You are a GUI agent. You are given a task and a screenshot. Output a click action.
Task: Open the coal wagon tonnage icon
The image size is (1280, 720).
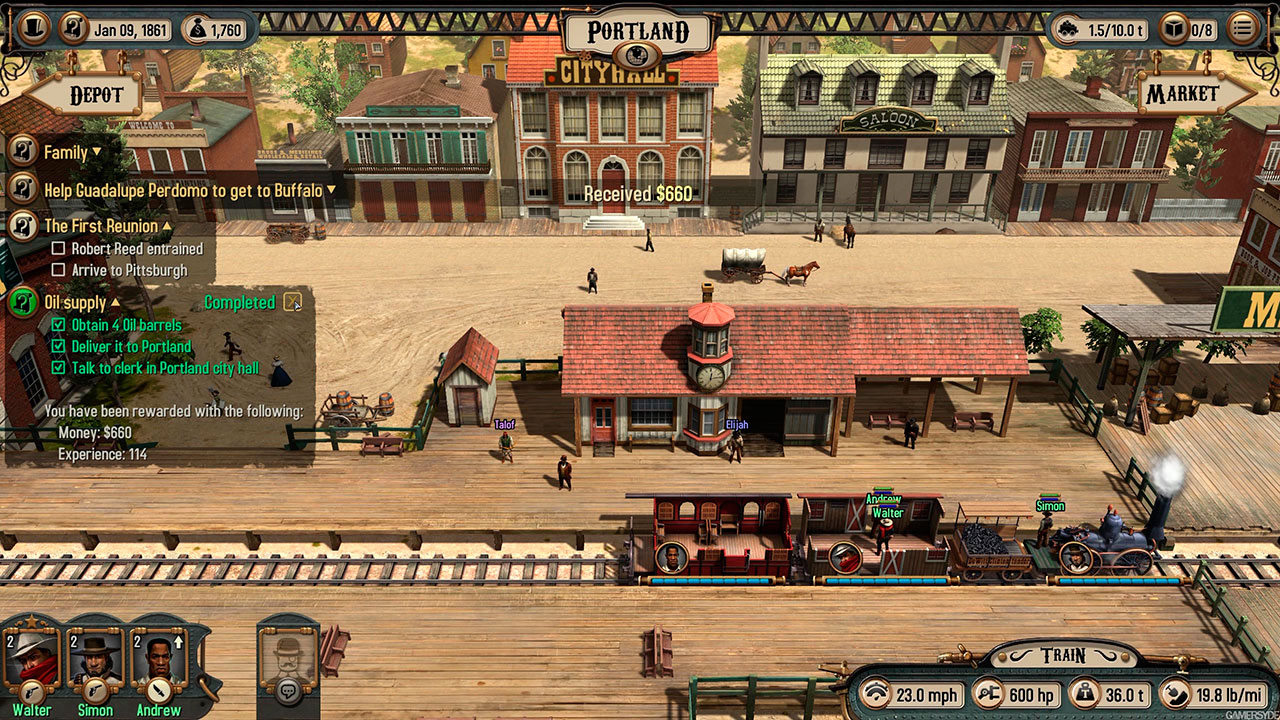[1068, 30]
